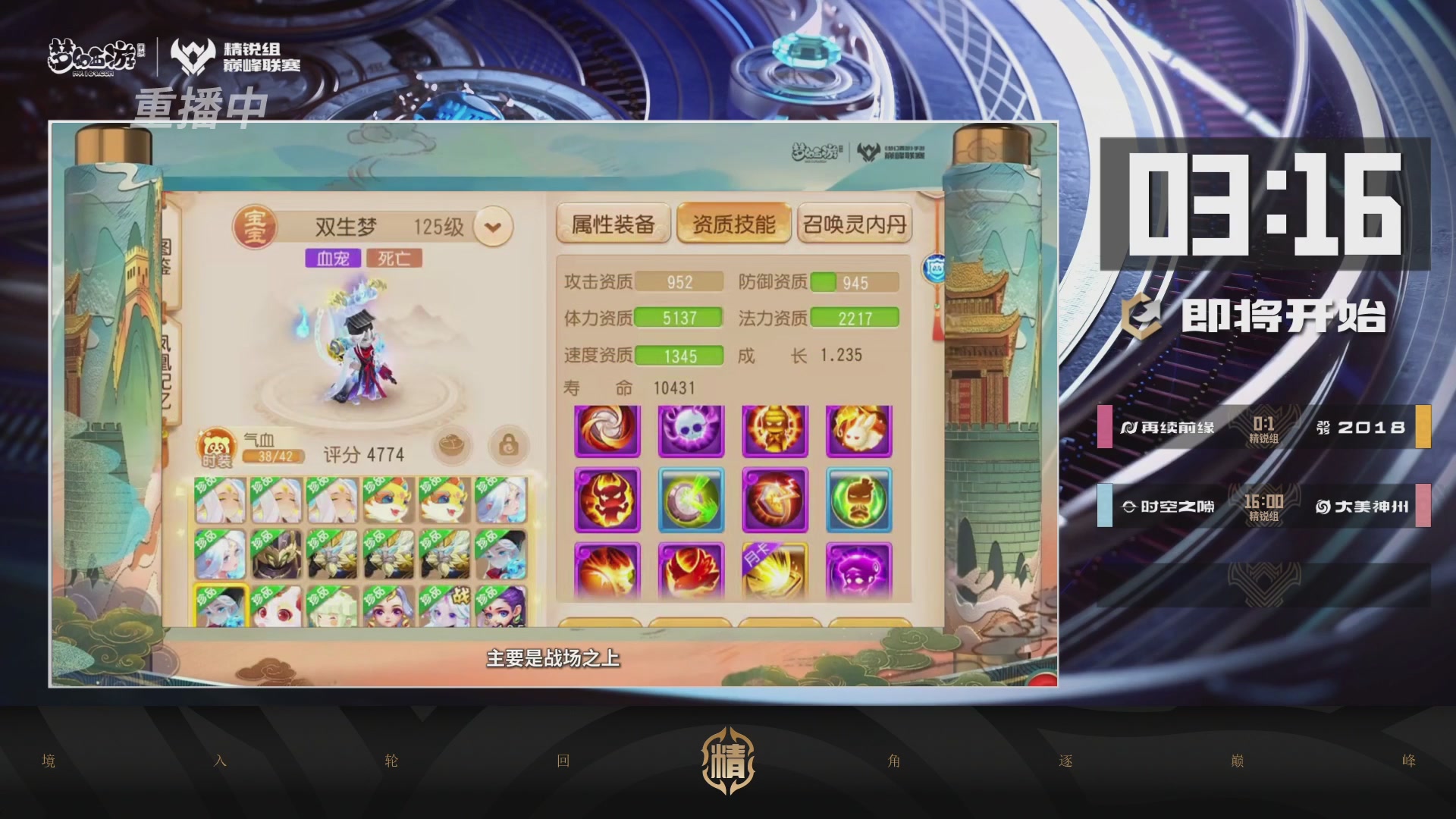Open the 召唤灵内丹 tab
1456x819 pixels.
pyautogui.click(x=855, y=224)
